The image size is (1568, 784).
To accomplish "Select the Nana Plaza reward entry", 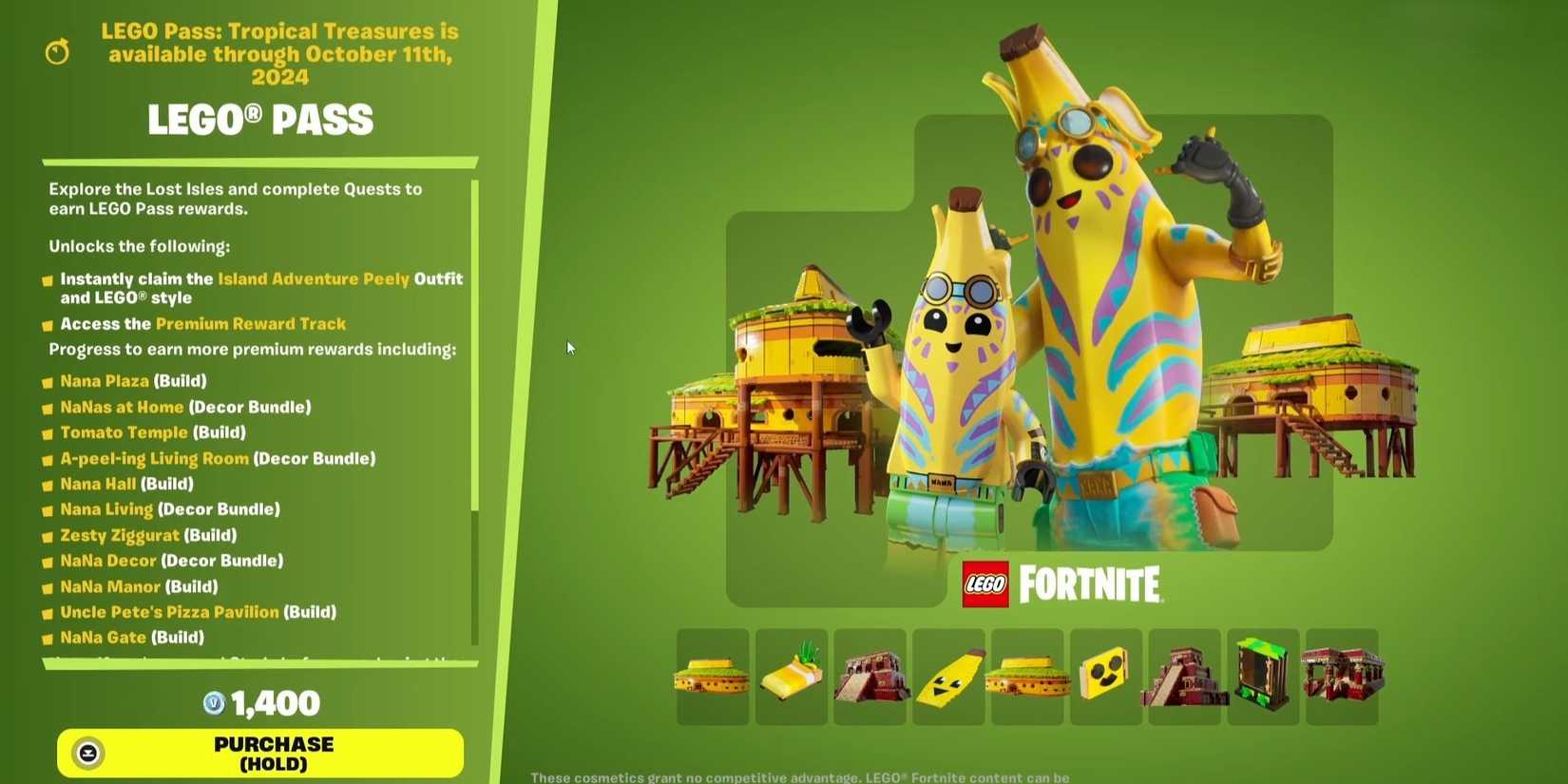I will point(104,381).
